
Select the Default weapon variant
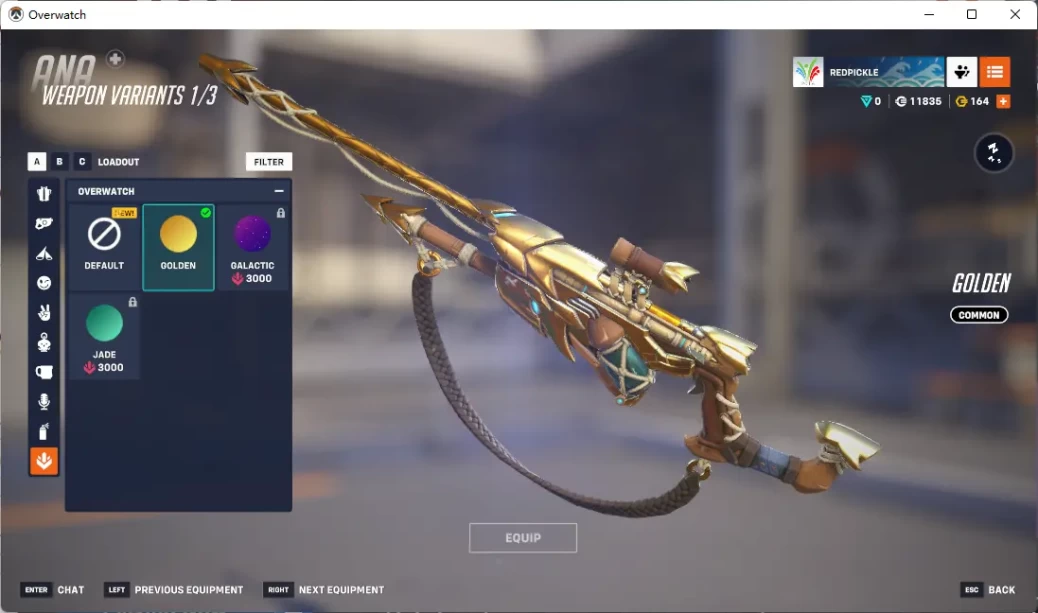tap(104, 246)
